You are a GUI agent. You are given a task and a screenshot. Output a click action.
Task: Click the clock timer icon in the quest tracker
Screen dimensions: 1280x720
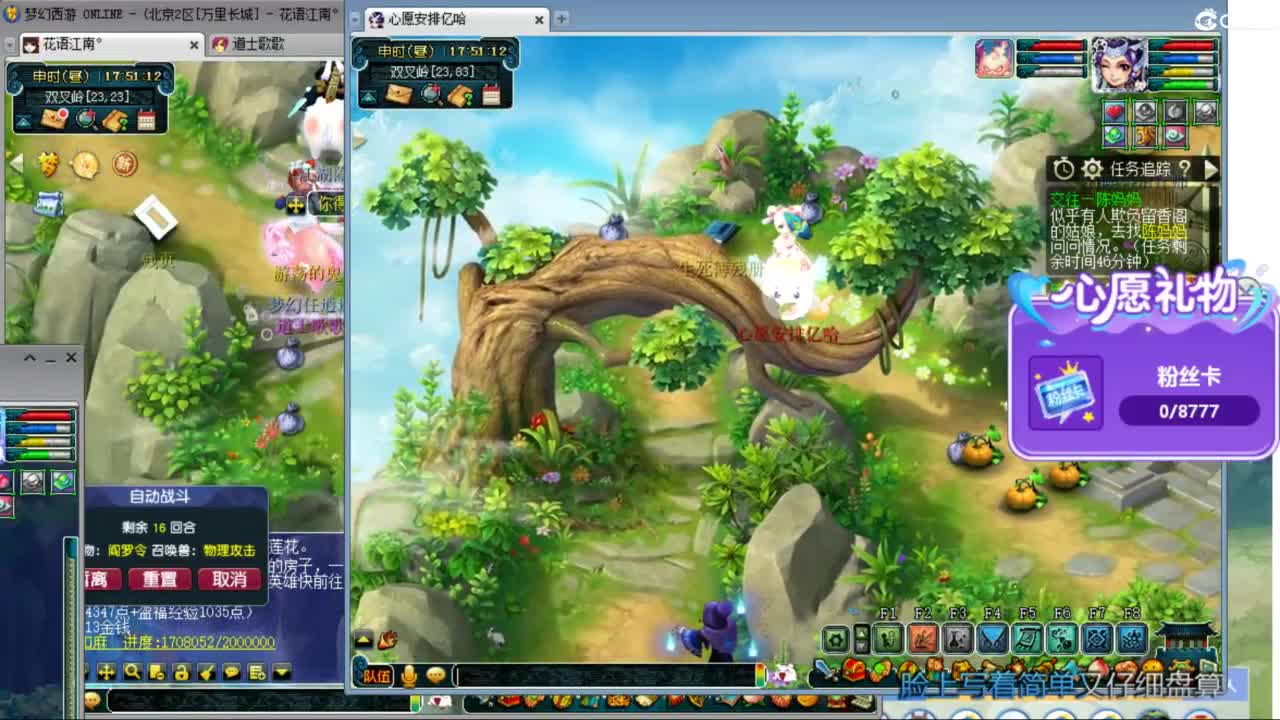pyautogui.click(x=1063, y=168)
